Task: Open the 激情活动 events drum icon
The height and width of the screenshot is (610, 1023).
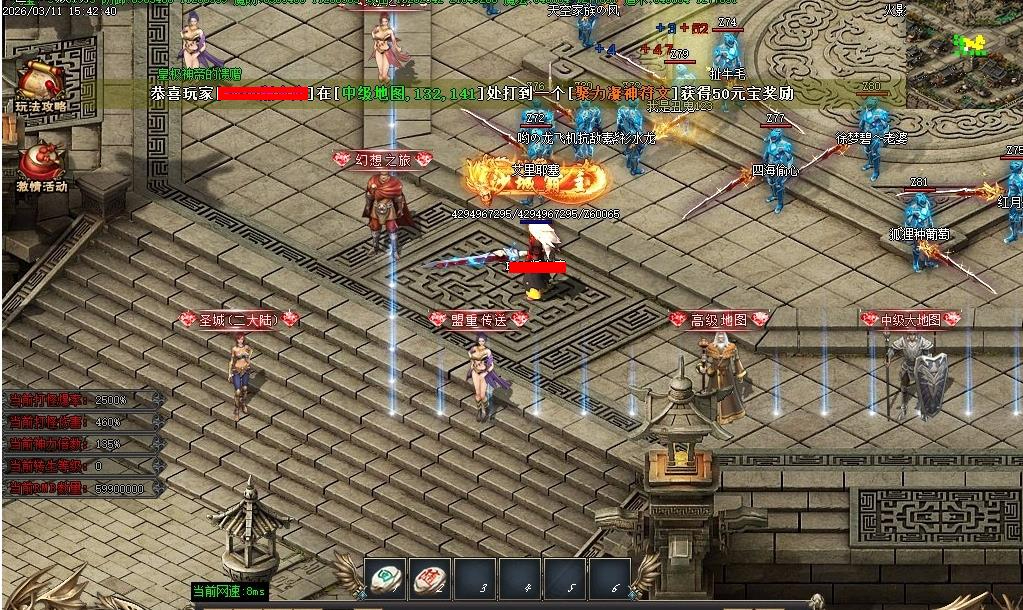Action: (41, 161)
